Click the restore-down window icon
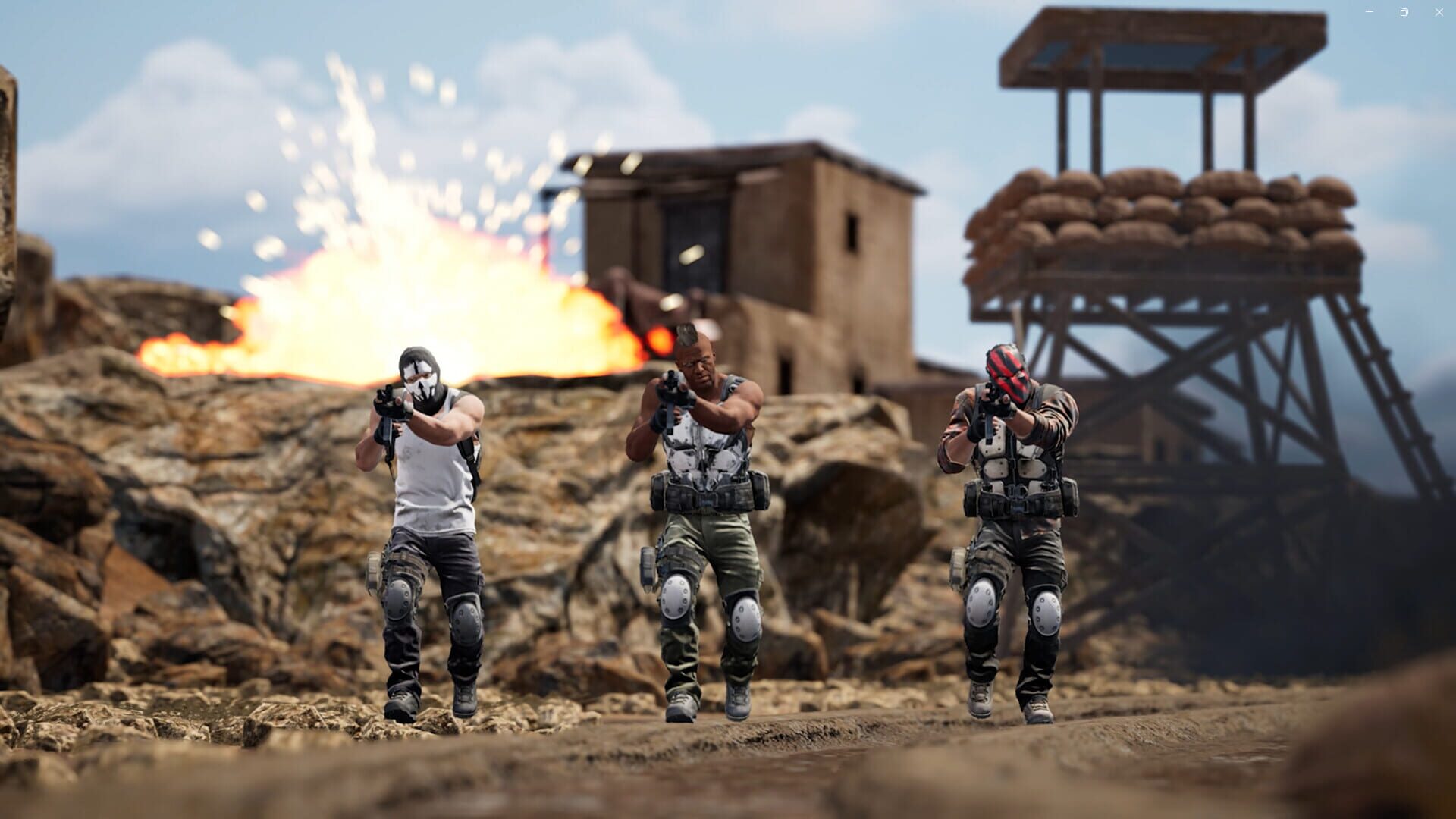1456x819 pixels. coord(1404,11)
